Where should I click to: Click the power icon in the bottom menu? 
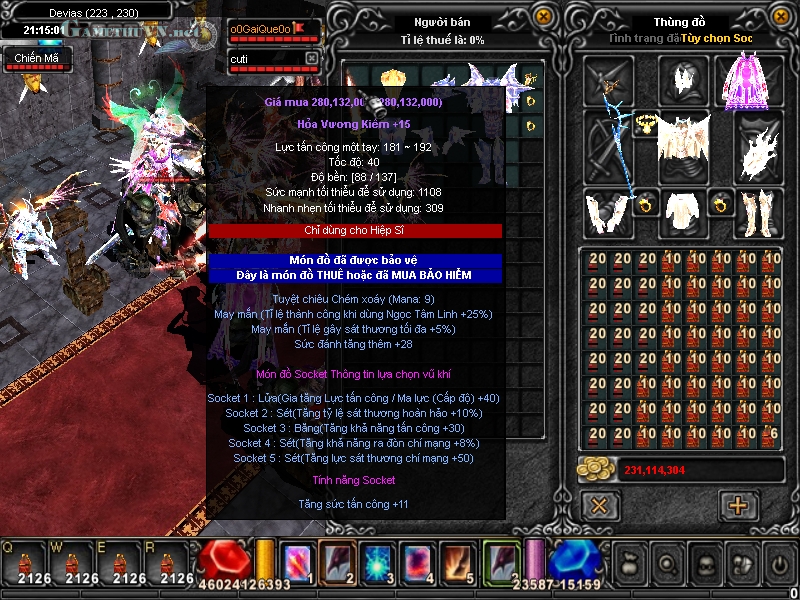click(779, 562)
